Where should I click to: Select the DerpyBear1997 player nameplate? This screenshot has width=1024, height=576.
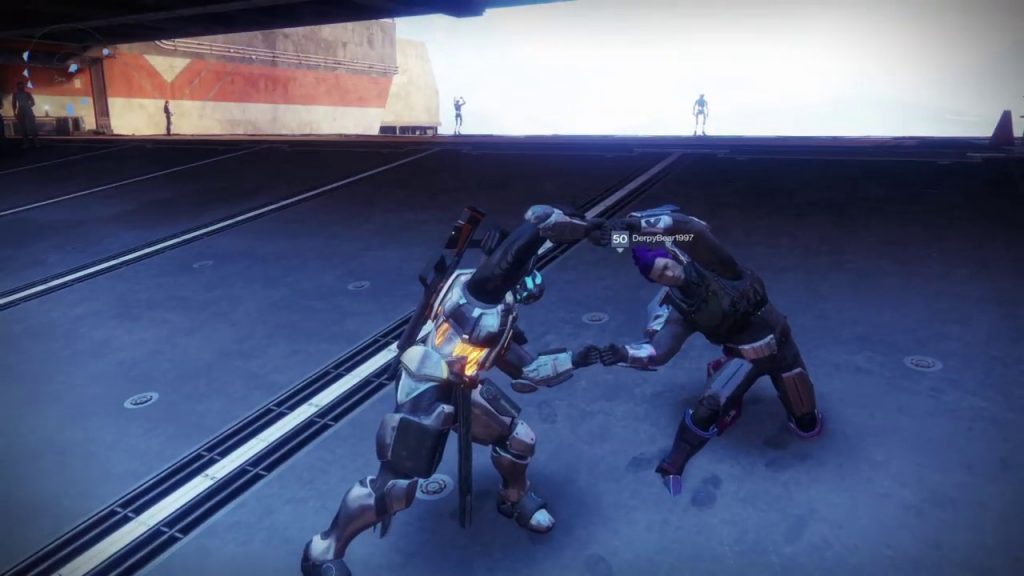coord(662,239)
